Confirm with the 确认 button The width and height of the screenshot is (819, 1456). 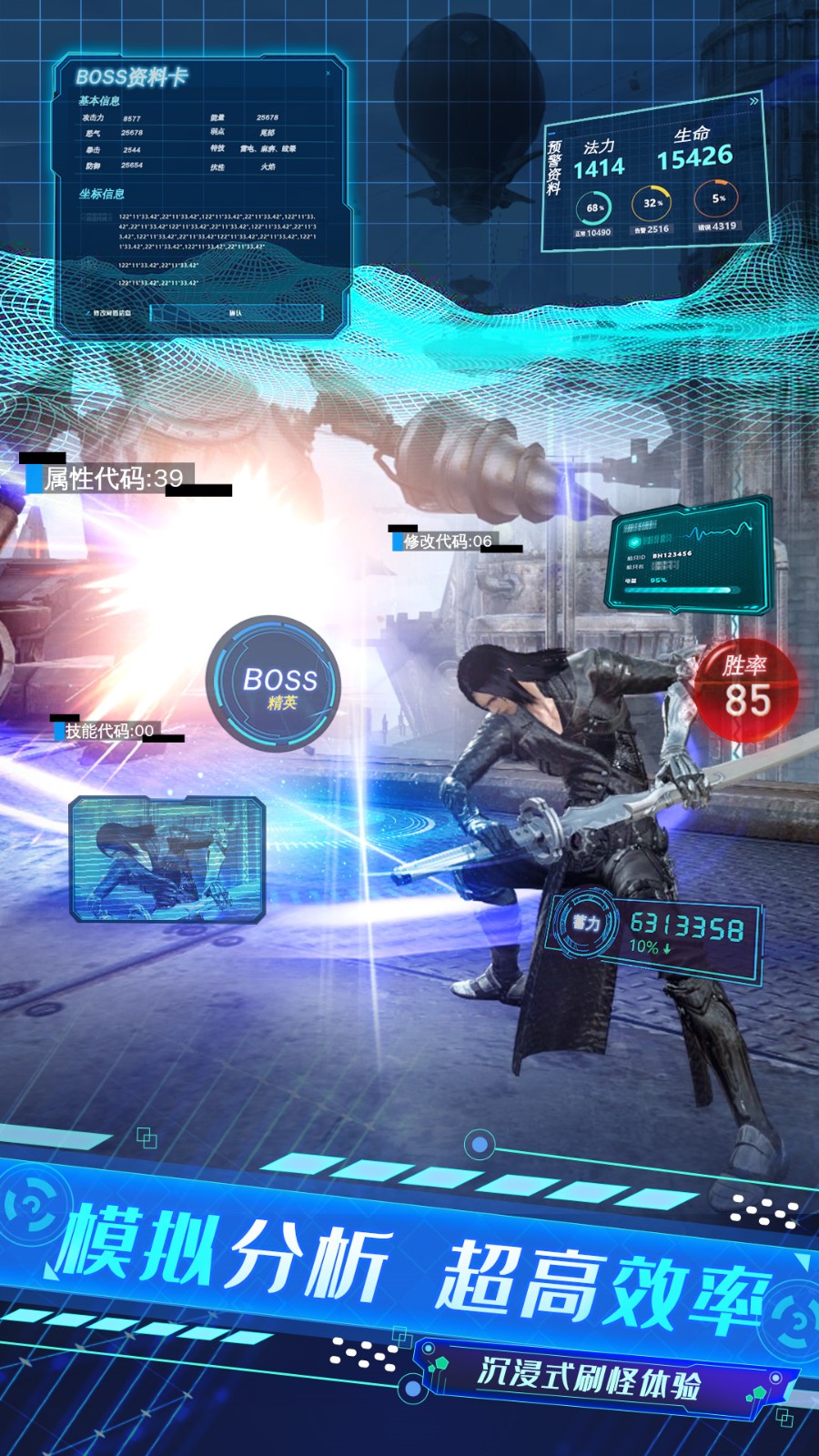236,313
